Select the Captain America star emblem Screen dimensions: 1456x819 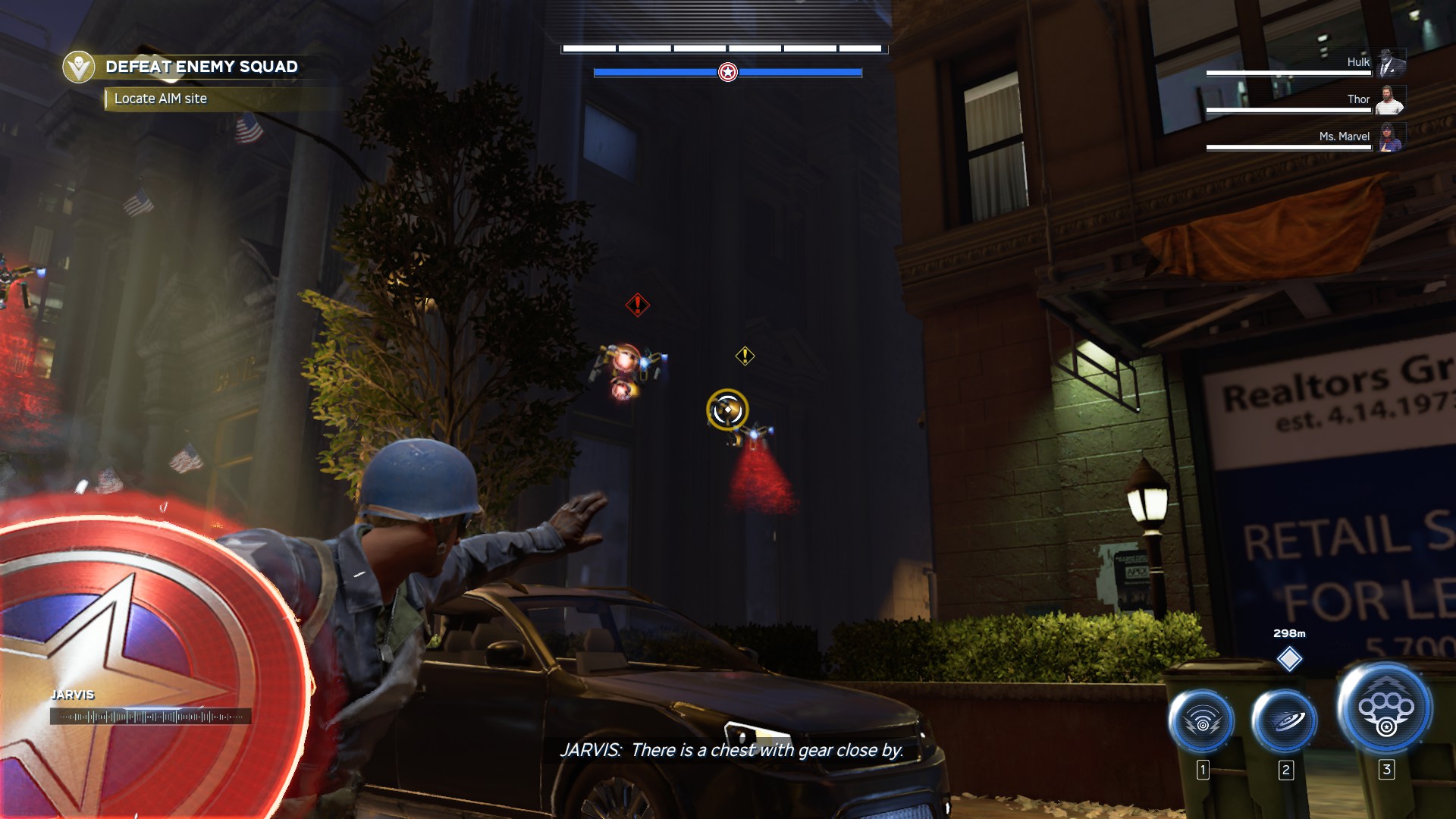point(728,73)
